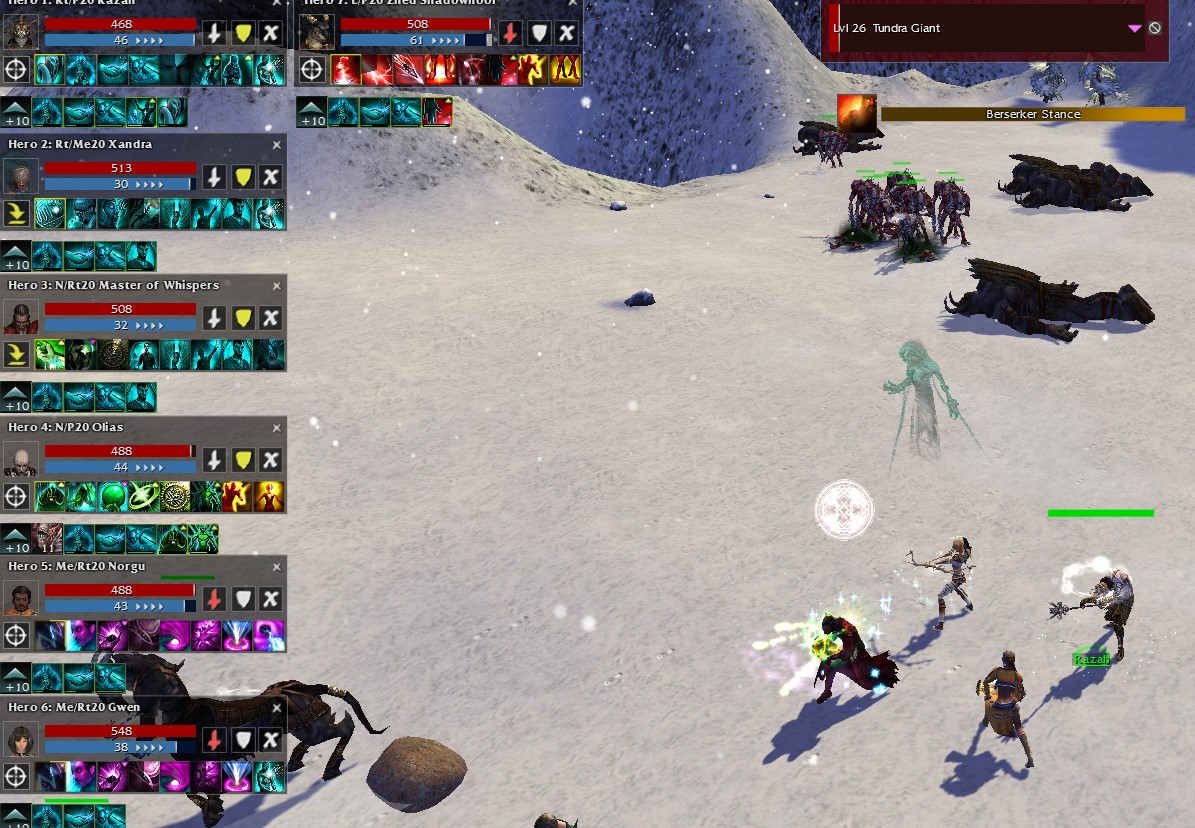Close the Master of Whispers panel
The image size is (1195, 828).
click(x=277, y=286)
